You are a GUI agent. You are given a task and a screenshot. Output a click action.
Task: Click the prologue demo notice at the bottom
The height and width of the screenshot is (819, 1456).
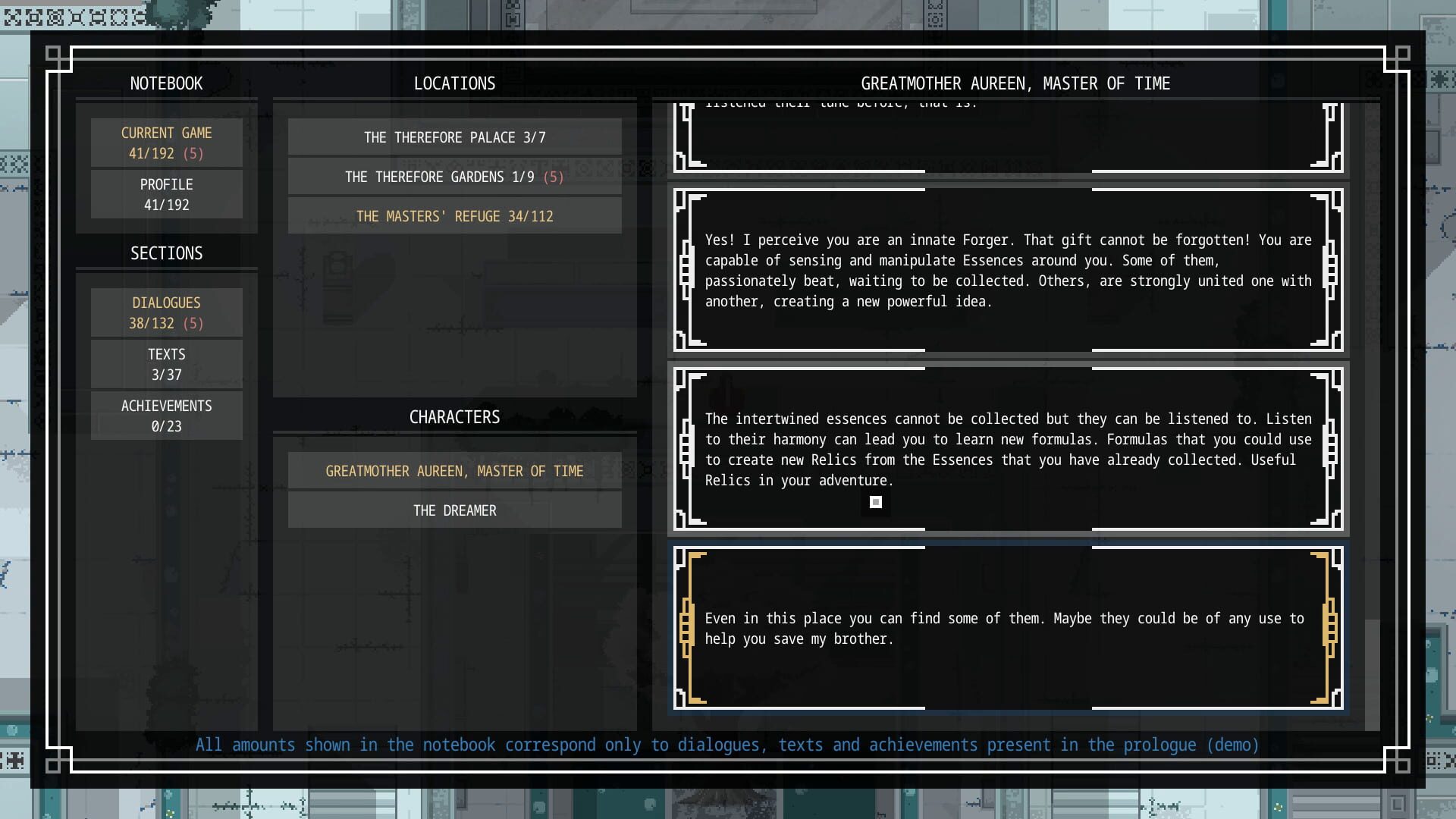727,745
